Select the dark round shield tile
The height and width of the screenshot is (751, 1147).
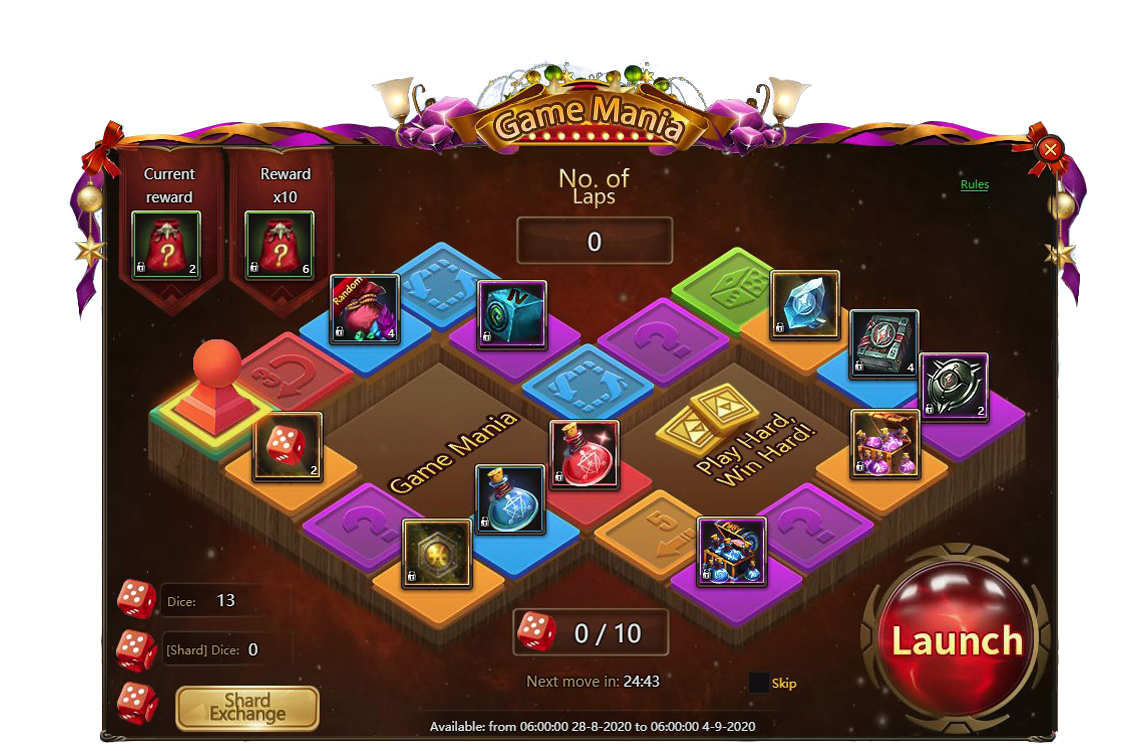tap(953, 387)
